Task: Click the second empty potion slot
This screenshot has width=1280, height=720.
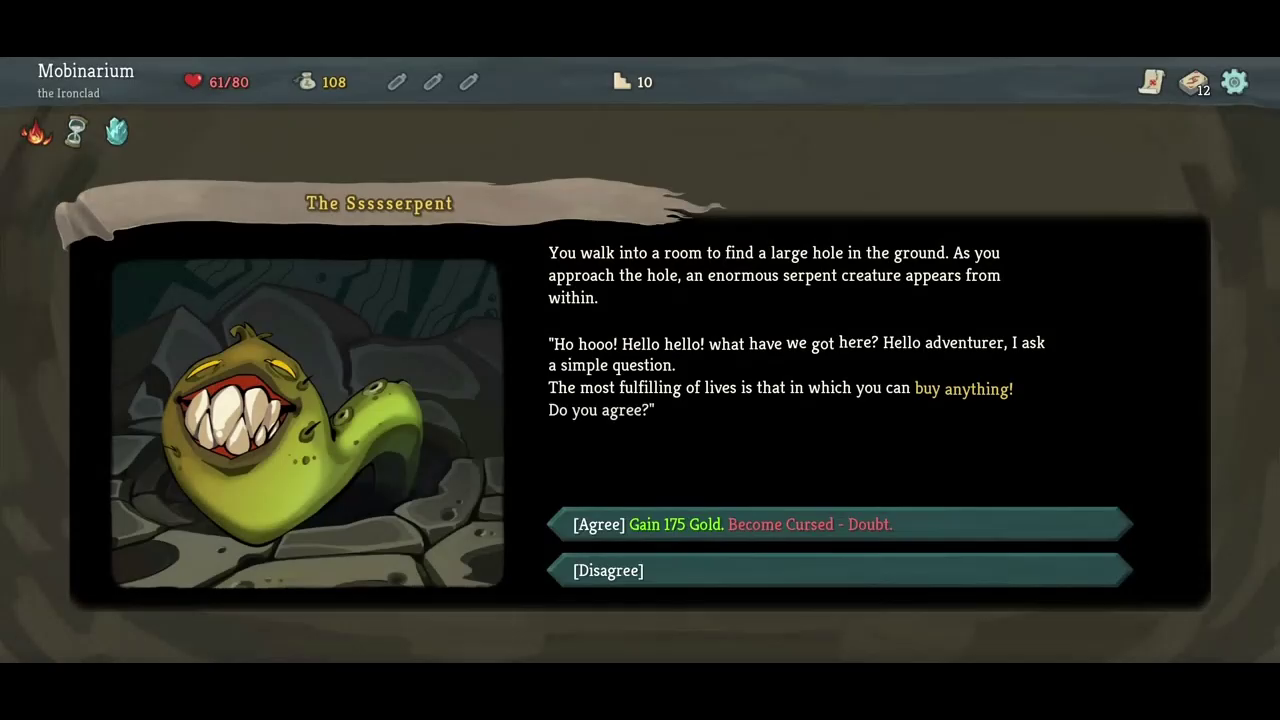Action: [432, 81]
